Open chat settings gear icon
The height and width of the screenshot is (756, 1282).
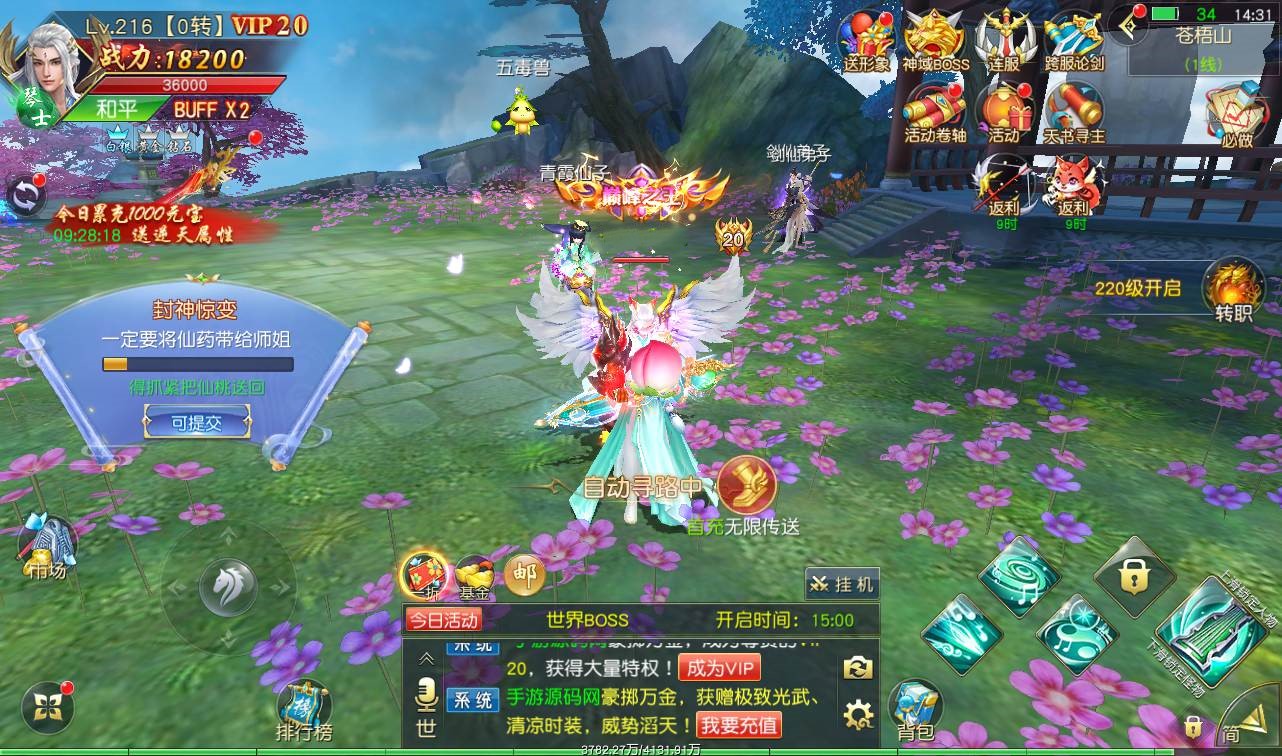click(x=858, y=714)
